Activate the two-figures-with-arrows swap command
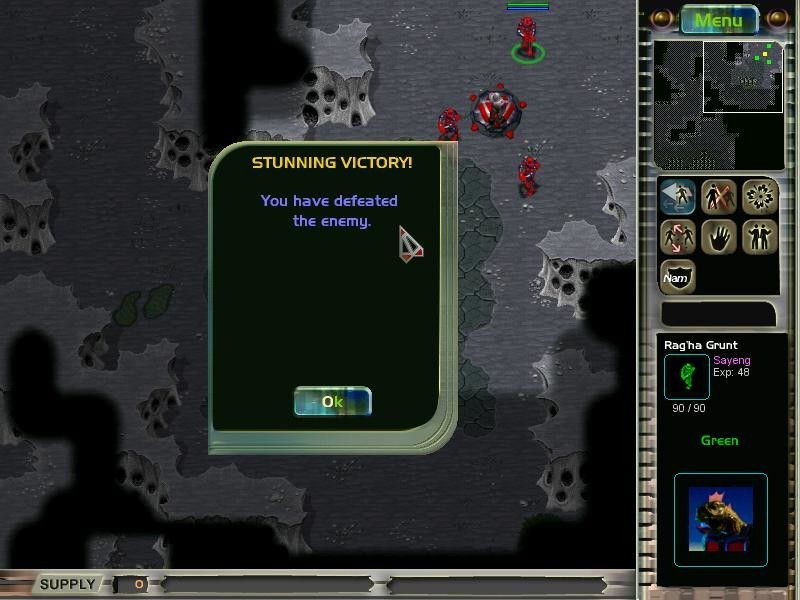 point(677,237)
